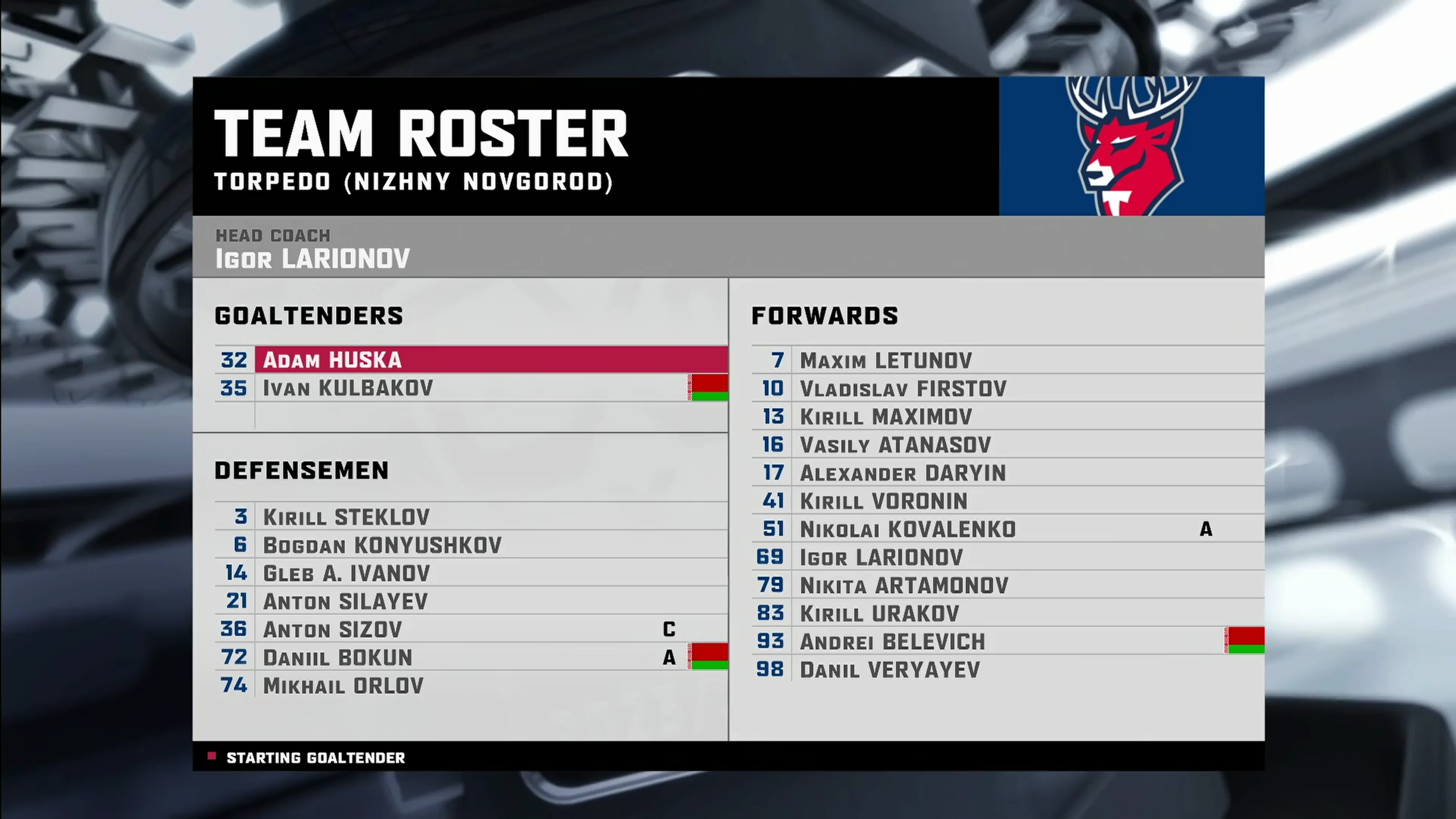Select forward number 69 Igor Larionov
The width and height of the screenshot is (1456, 819).
[880, 557]
